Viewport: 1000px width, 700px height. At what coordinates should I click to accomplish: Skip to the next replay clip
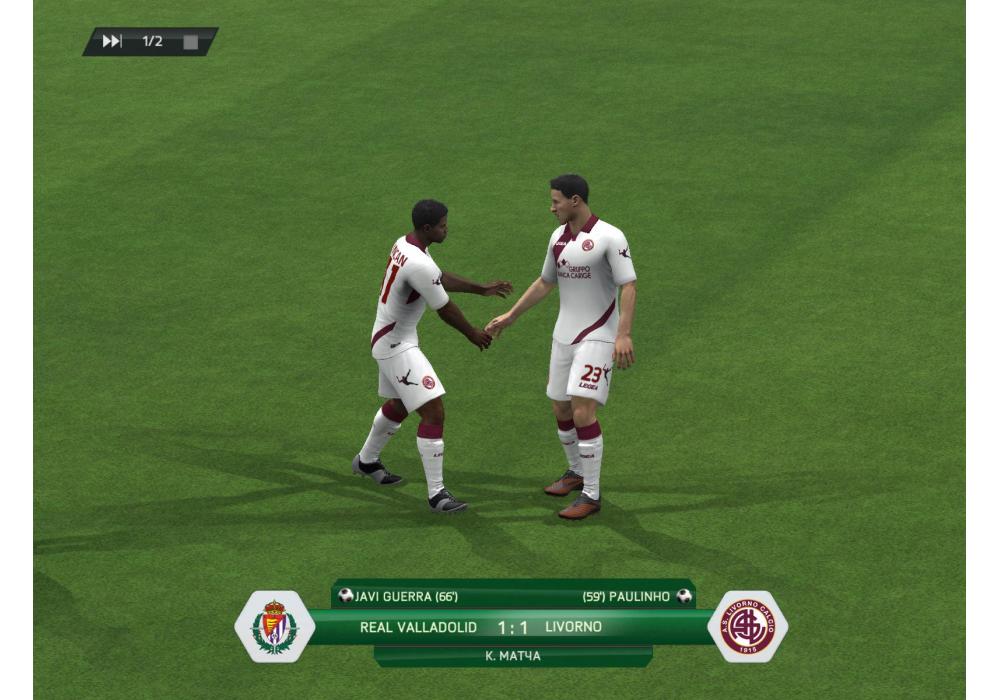[112, 42]
